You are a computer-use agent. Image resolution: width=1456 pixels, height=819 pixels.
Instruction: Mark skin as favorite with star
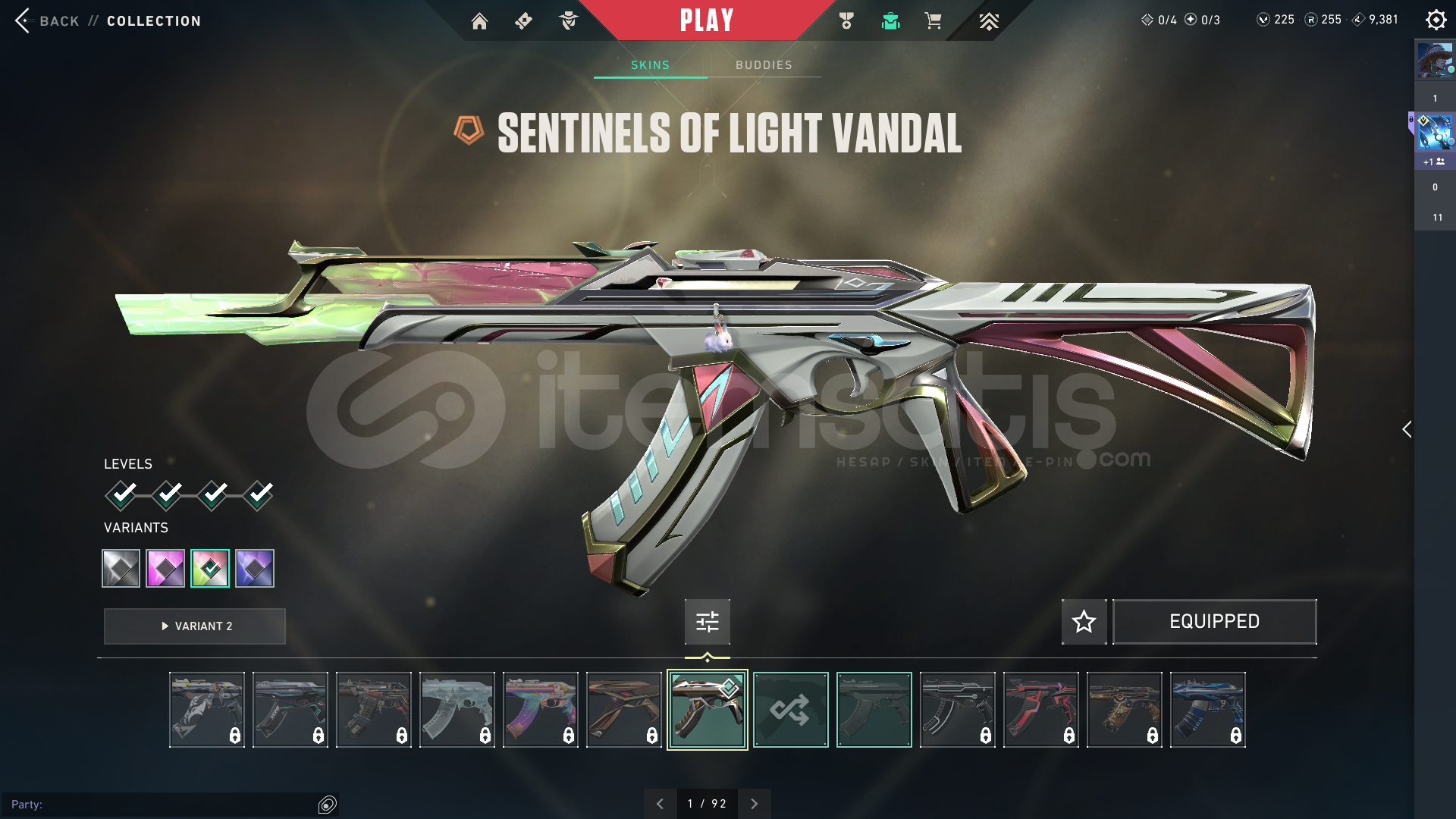1084,622
